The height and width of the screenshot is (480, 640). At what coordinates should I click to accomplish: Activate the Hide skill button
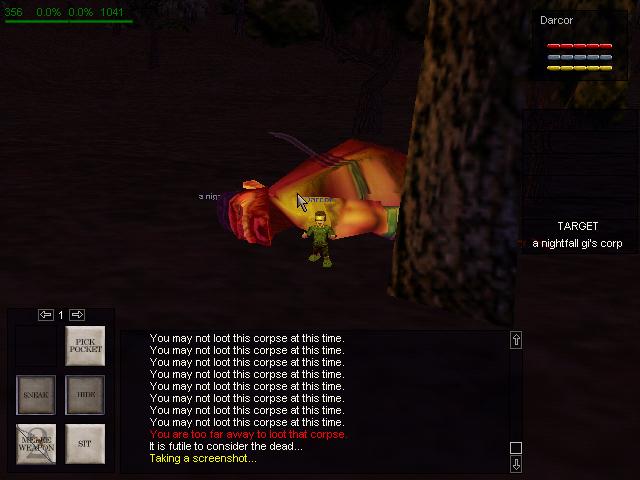(86, 395)
